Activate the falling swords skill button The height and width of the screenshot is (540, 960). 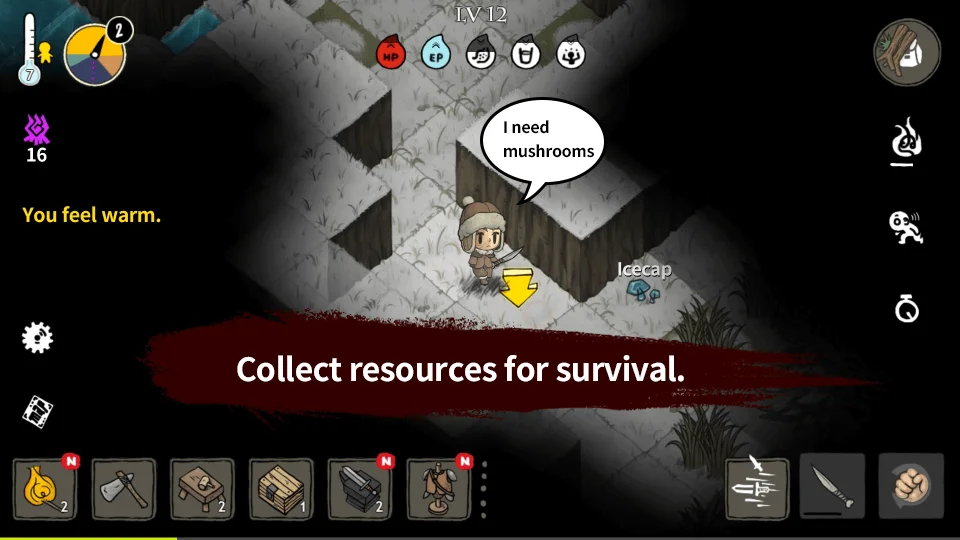[757, 488]
